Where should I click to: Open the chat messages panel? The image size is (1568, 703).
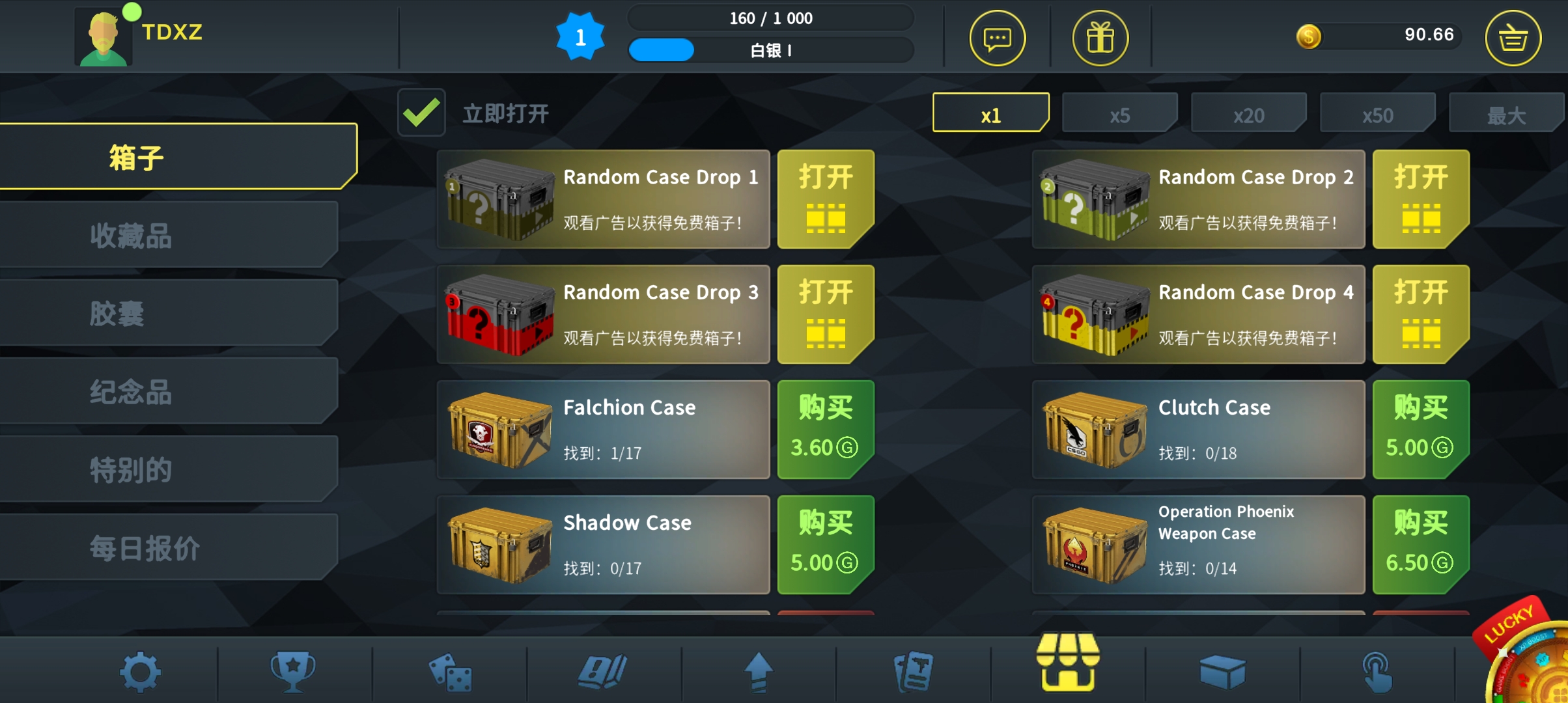click(x=998, y=38)
